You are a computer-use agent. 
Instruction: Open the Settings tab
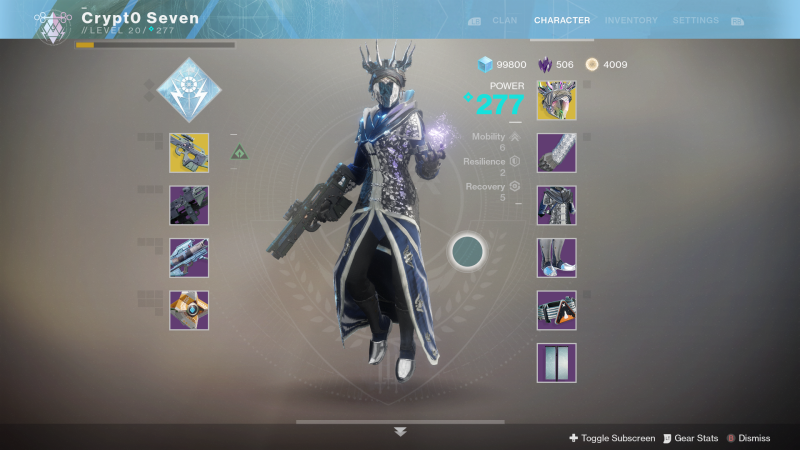click(695, 20)
